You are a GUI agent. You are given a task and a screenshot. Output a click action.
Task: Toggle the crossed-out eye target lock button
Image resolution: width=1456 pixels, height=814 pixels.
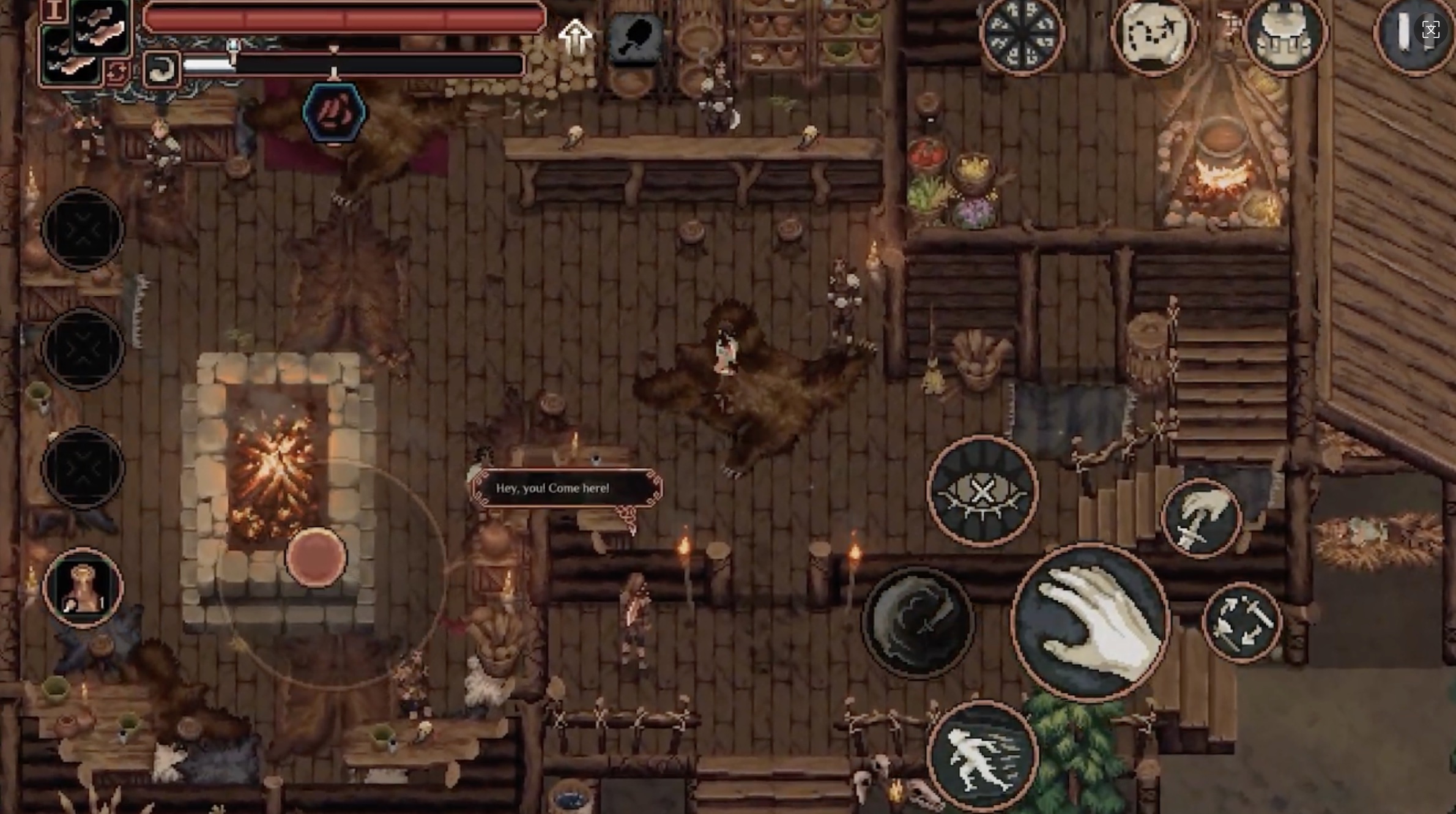[x=982, y=491]
